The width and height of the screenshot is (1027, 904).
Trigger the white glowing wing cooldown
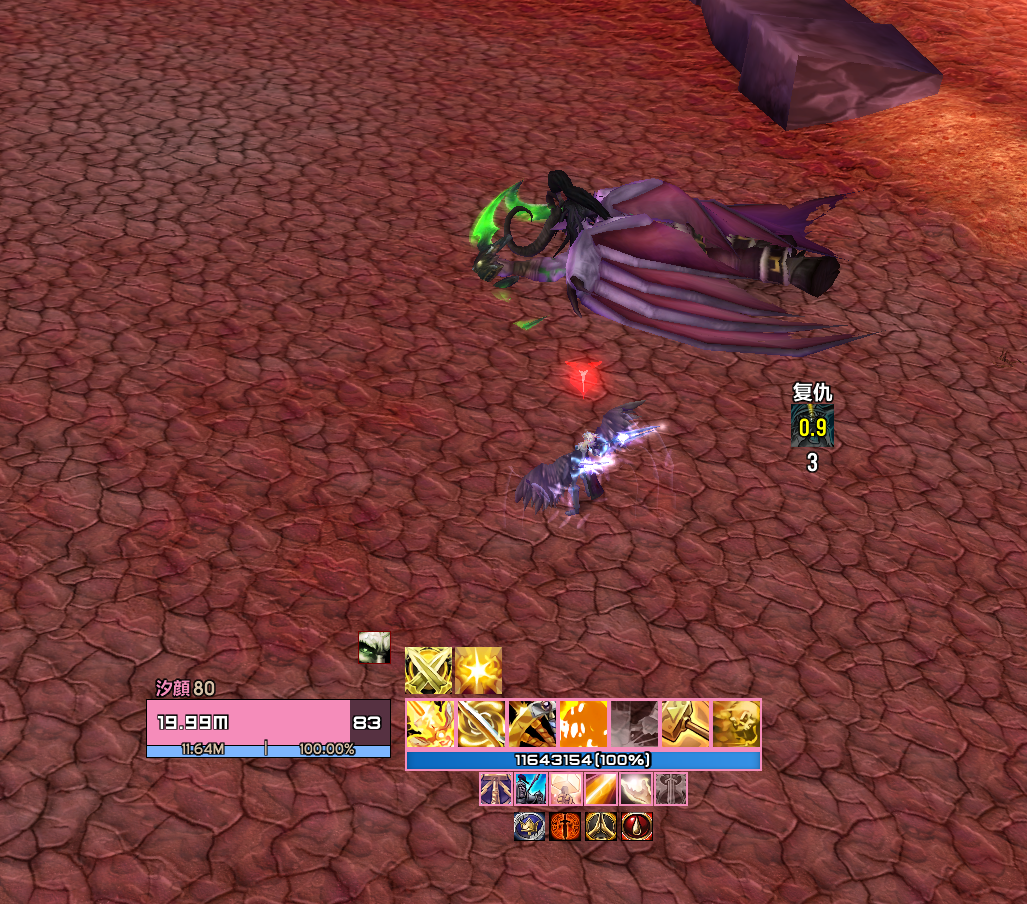pos(636,789)
